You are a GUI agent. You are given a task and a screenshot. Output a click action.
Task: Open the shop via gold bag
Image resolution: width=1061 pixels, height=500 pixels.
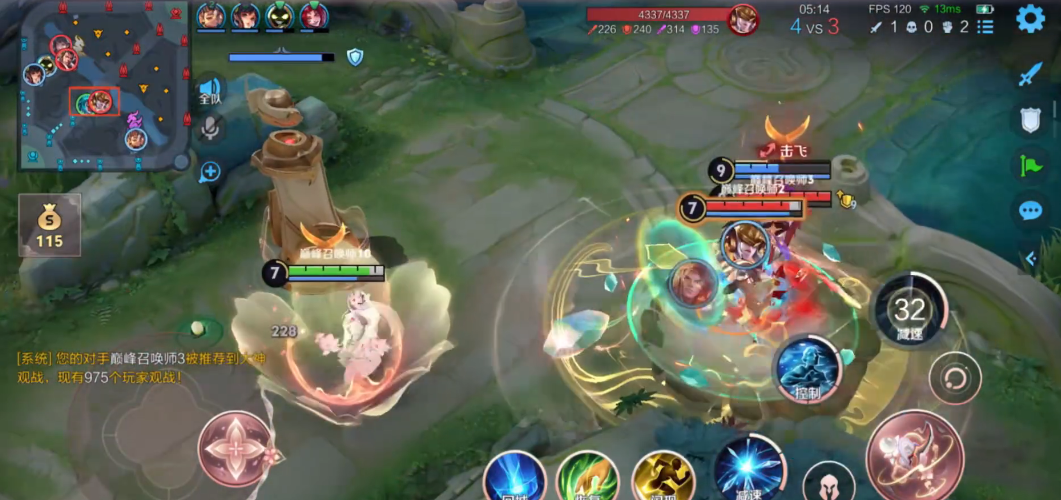pos(49,225)
